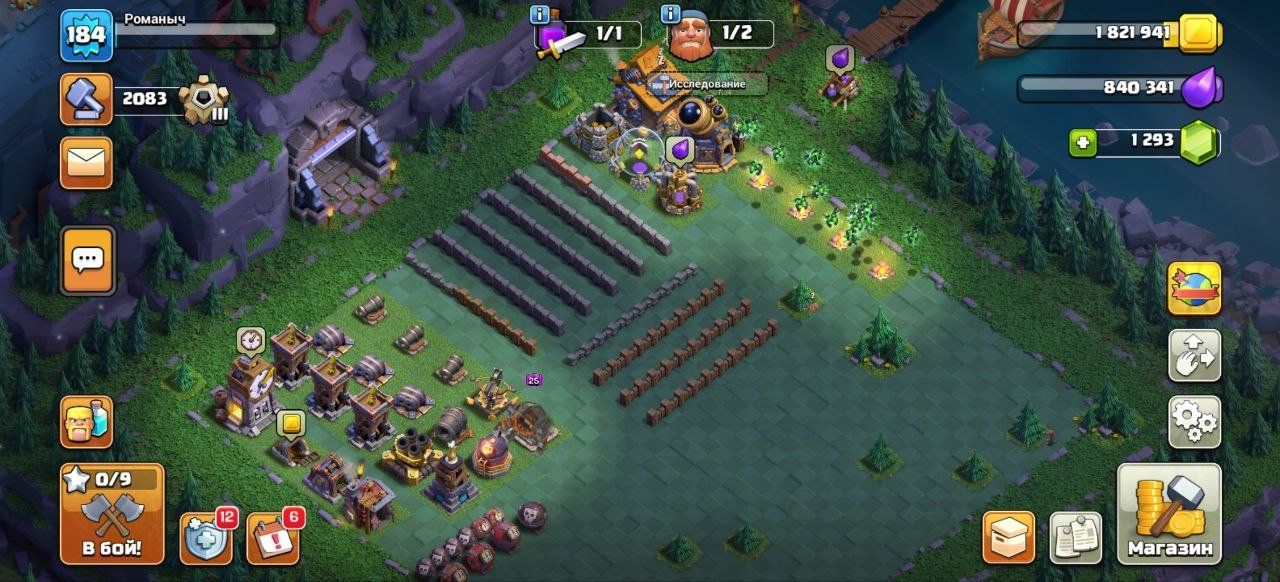Open the storage crate inventory button
The height and width of the screenshot is (582, 1280).
point(1008,538)
